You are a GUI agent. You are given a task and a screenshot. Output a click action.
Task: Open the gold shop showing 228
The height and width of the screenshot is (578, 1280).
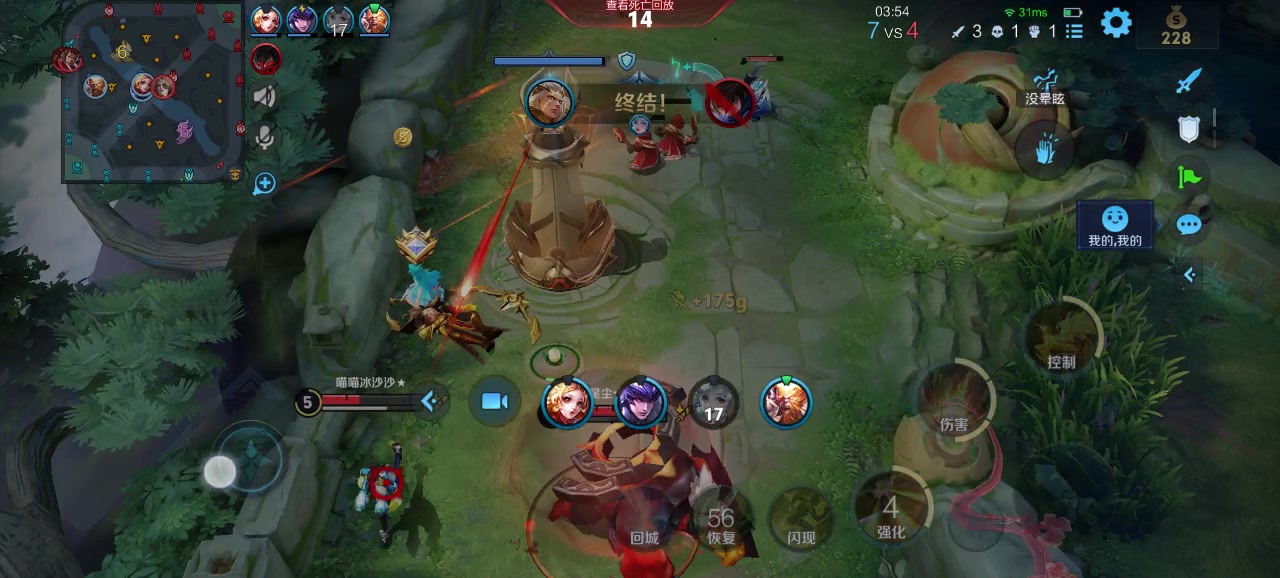(1176, 26)
